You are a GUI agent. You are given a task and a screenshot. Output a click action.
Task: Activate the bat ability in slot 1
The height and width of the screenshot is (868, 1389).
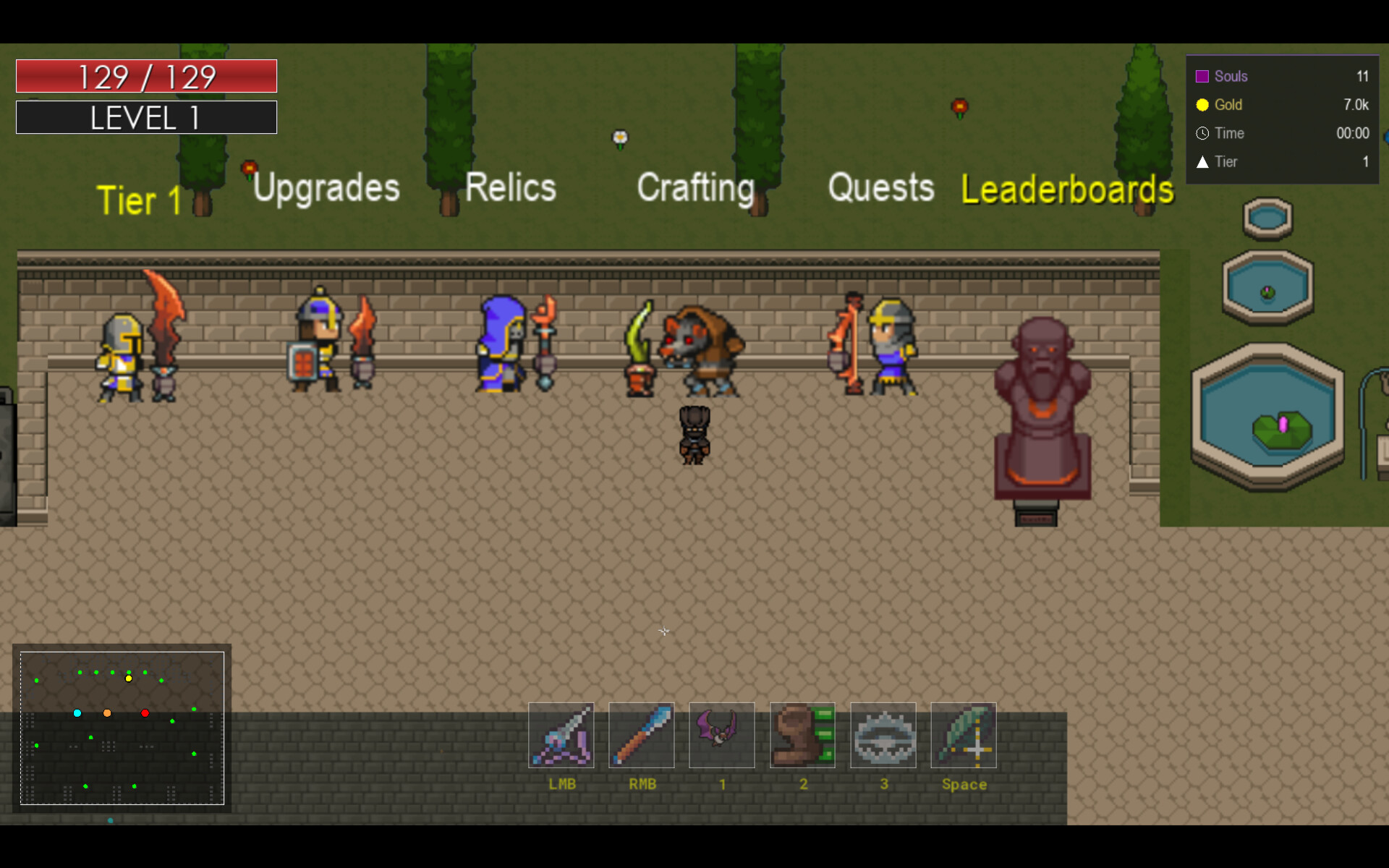click(x=721, y=736)
